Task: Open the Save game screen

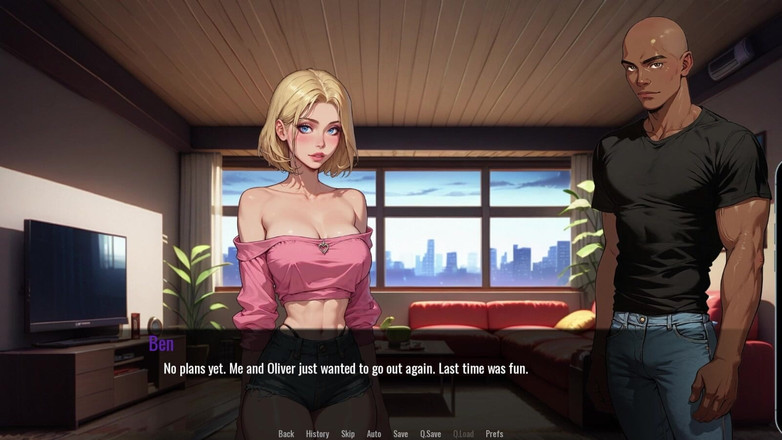Action: click(400, 434)
